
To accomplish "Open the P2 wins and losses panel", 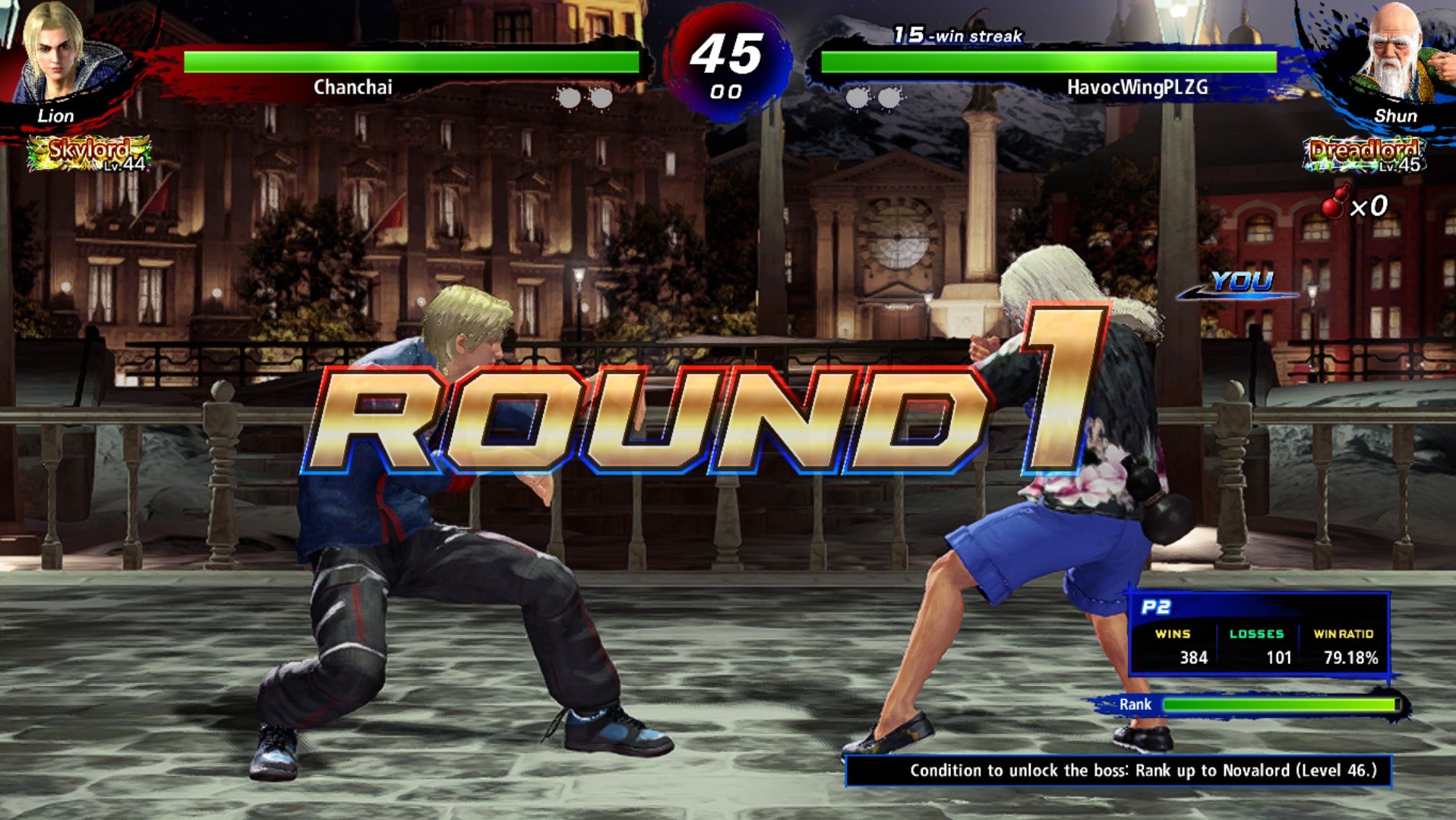I will pyautogui.click(x=1259, y=635).
